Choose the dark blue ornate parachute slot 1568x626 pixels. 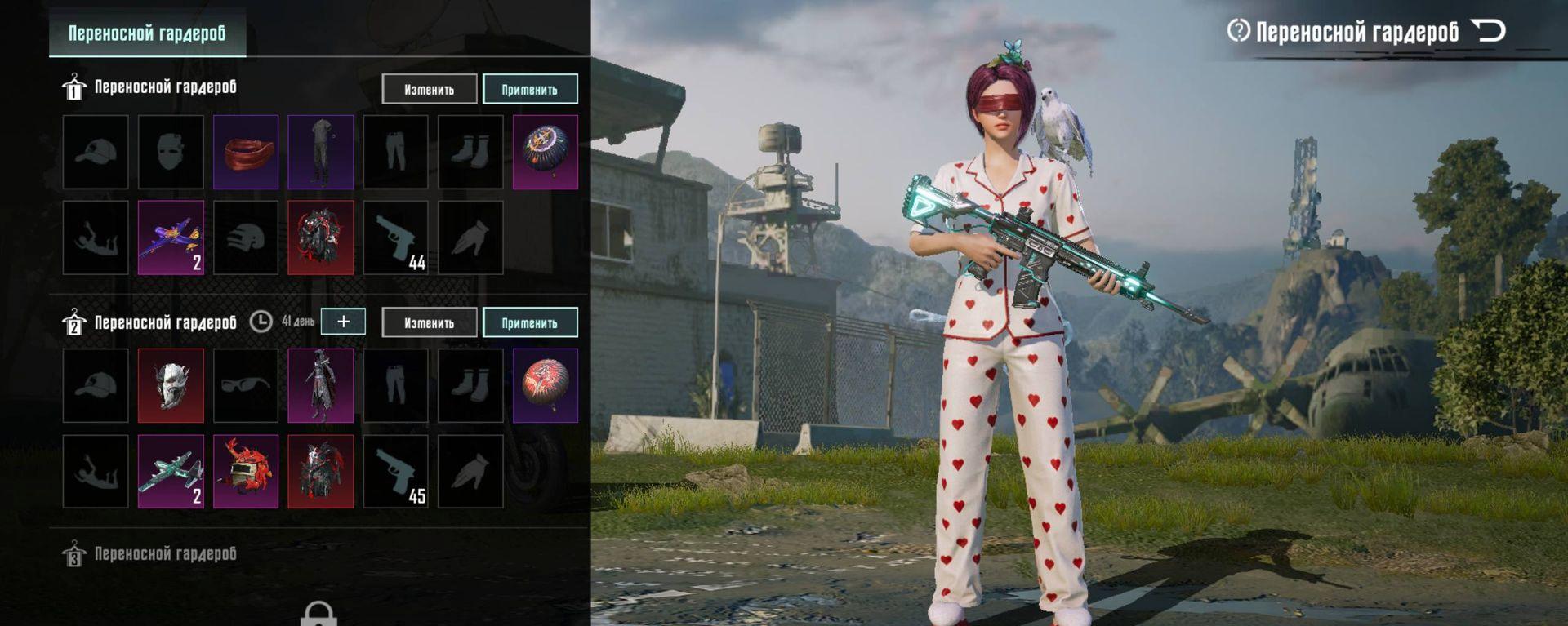pos(546,152)
